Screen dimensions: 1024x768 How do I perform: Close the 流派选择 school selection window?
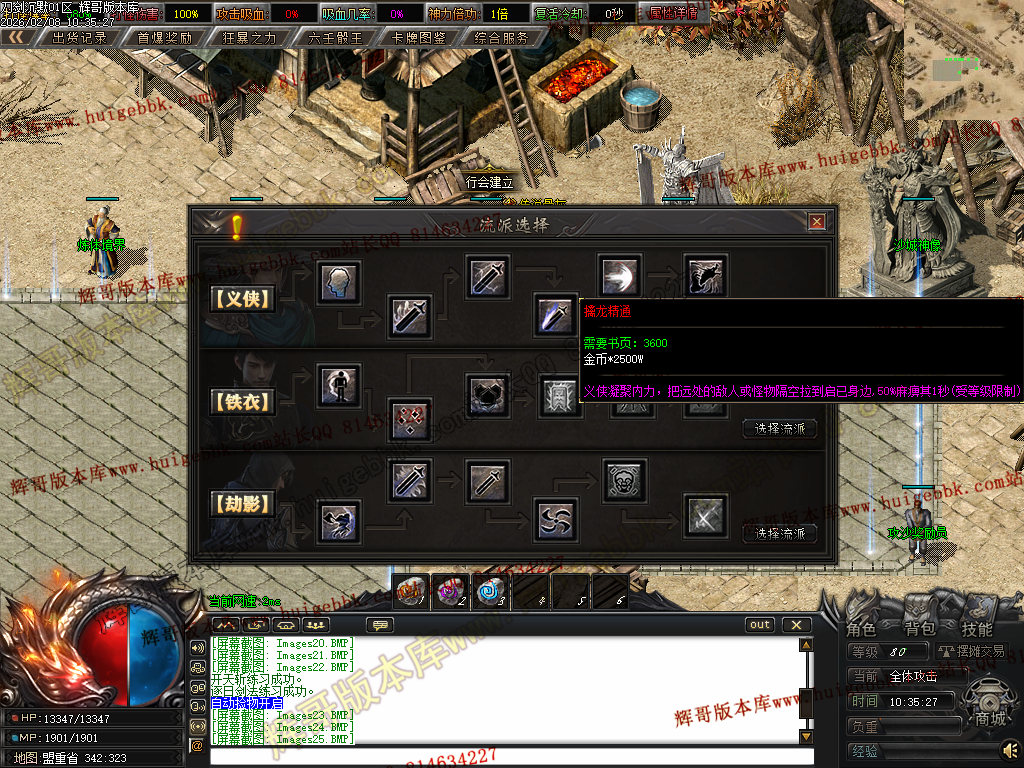[816, 222]
